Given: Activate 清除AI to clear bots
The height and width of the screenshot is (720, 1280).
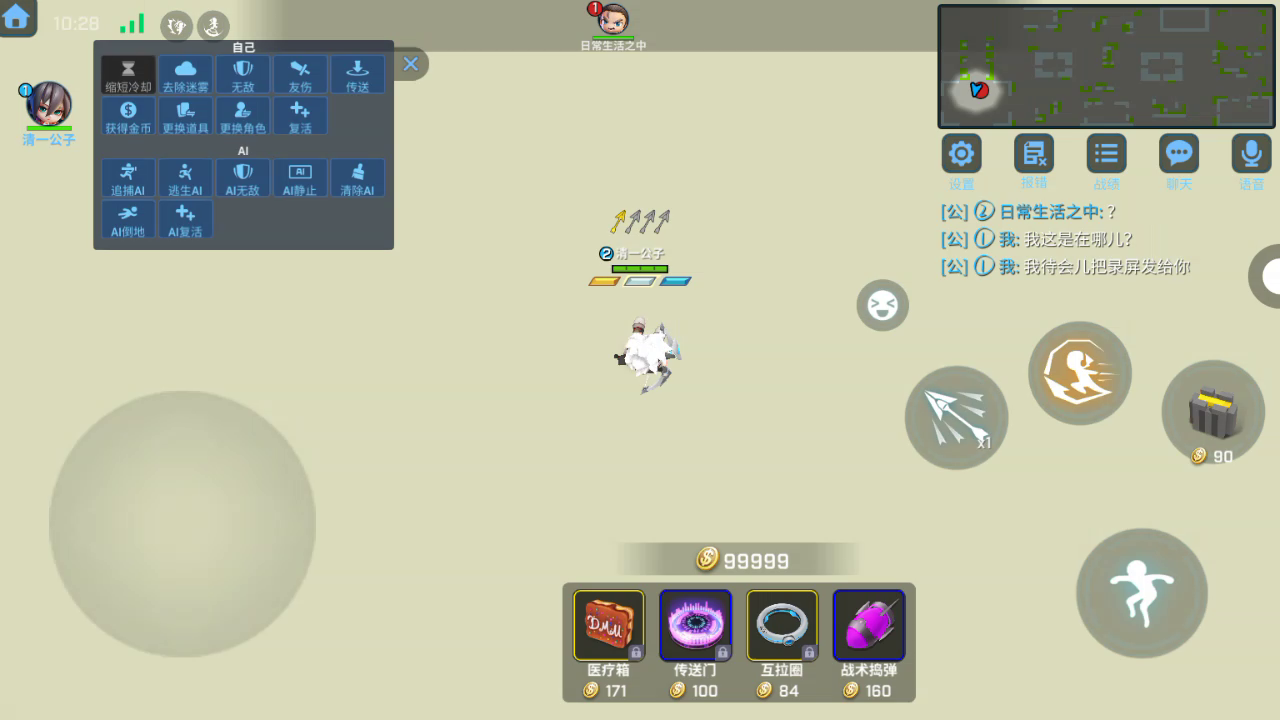Looking at the screenshot, I should (x=357, y=178).
